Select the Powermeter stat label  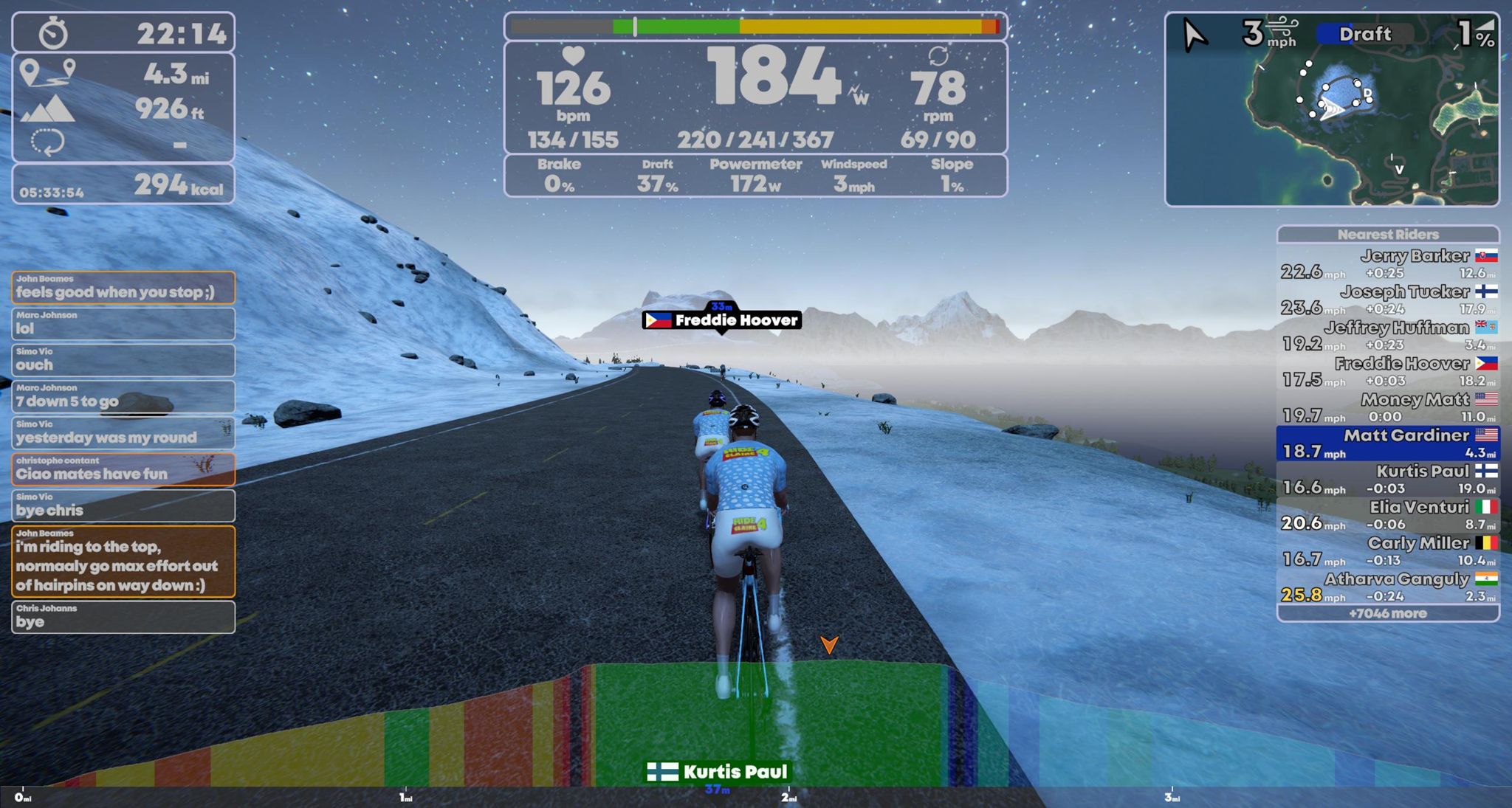click(755, 164)
